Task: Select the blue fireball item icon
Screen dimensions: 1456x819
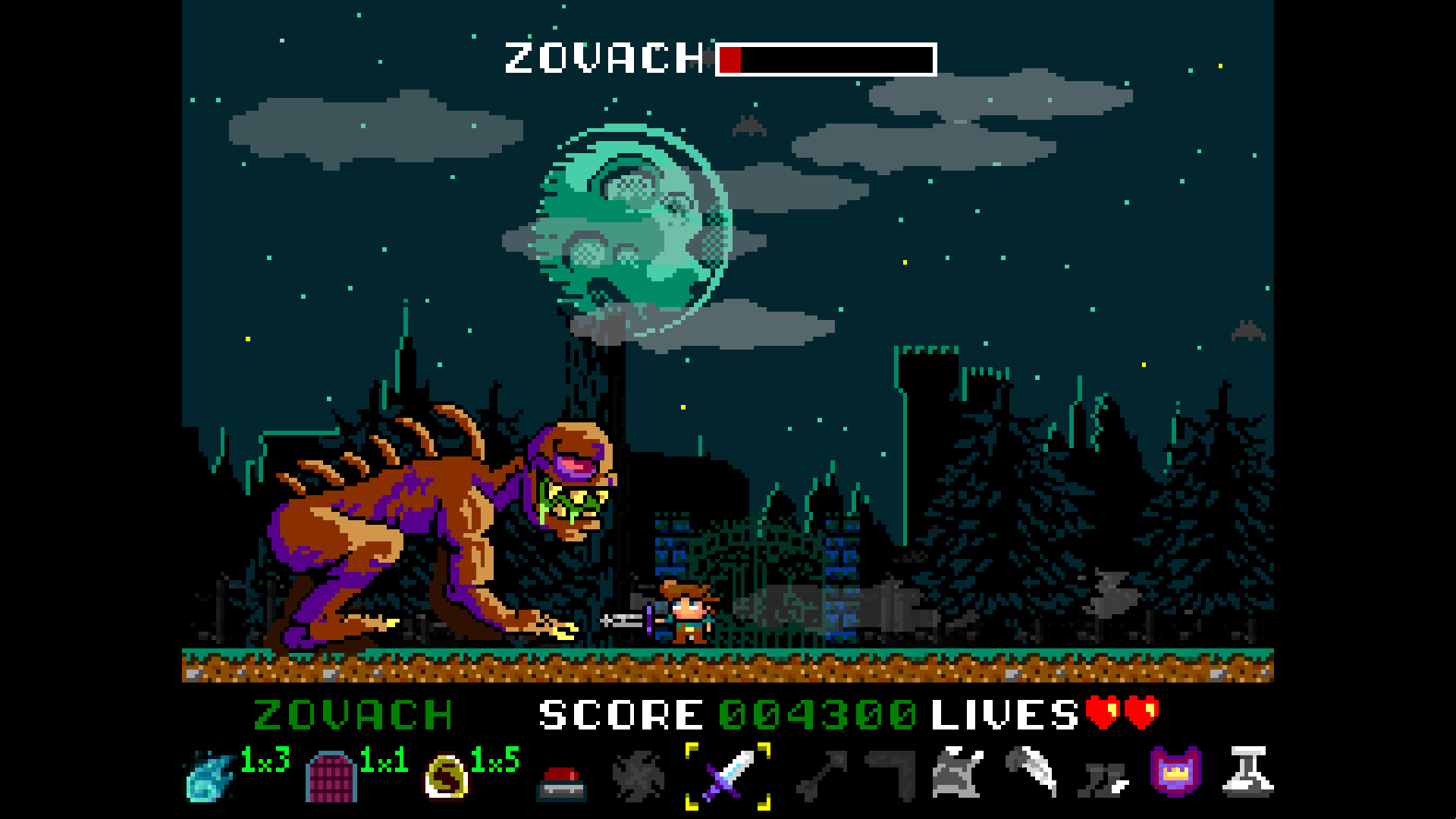Action: pos(209,777)
